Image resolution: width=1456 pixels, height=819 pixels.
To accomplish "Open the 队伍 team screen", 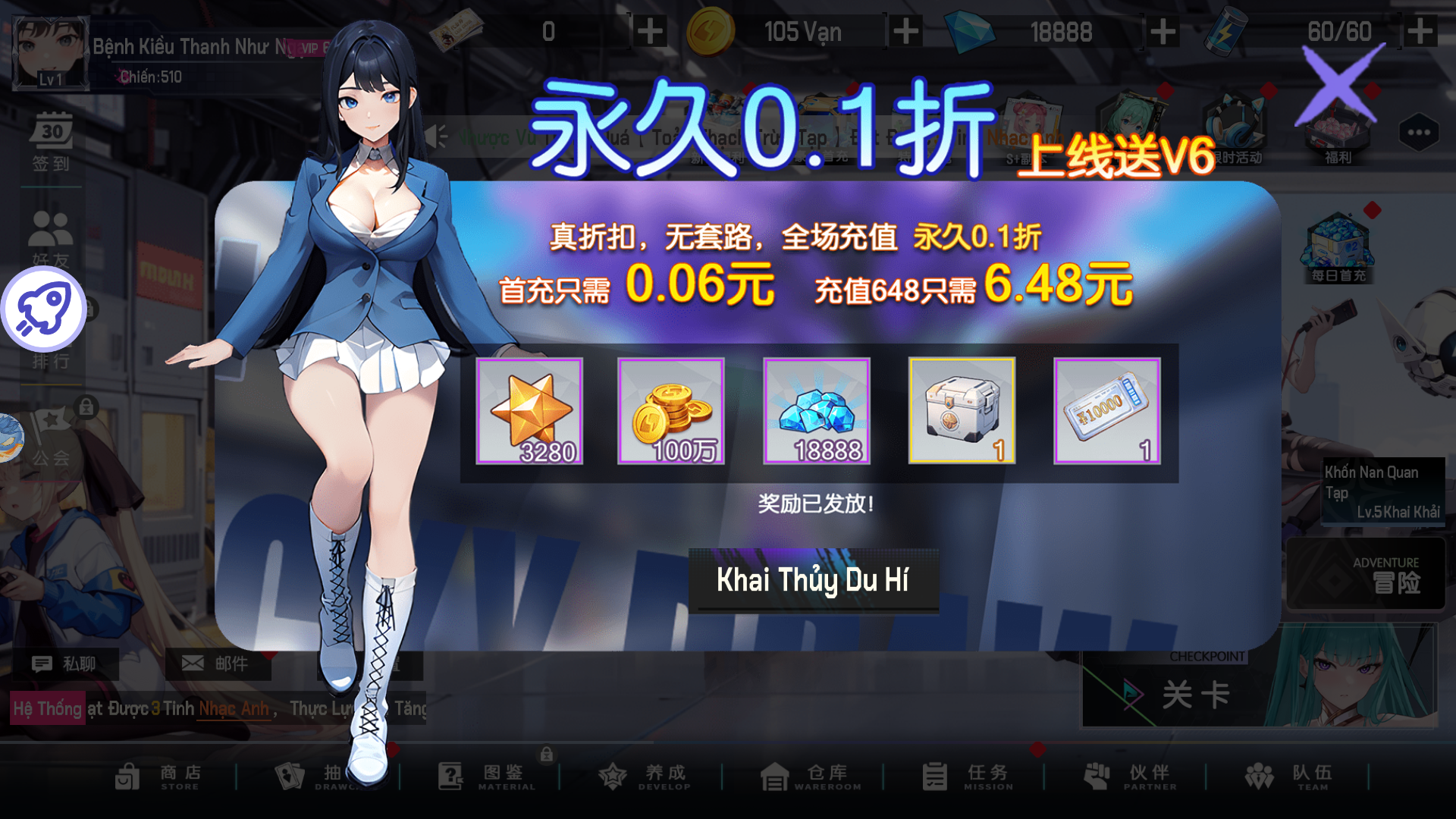I will pyautogui.click(x=1293, y=777).
